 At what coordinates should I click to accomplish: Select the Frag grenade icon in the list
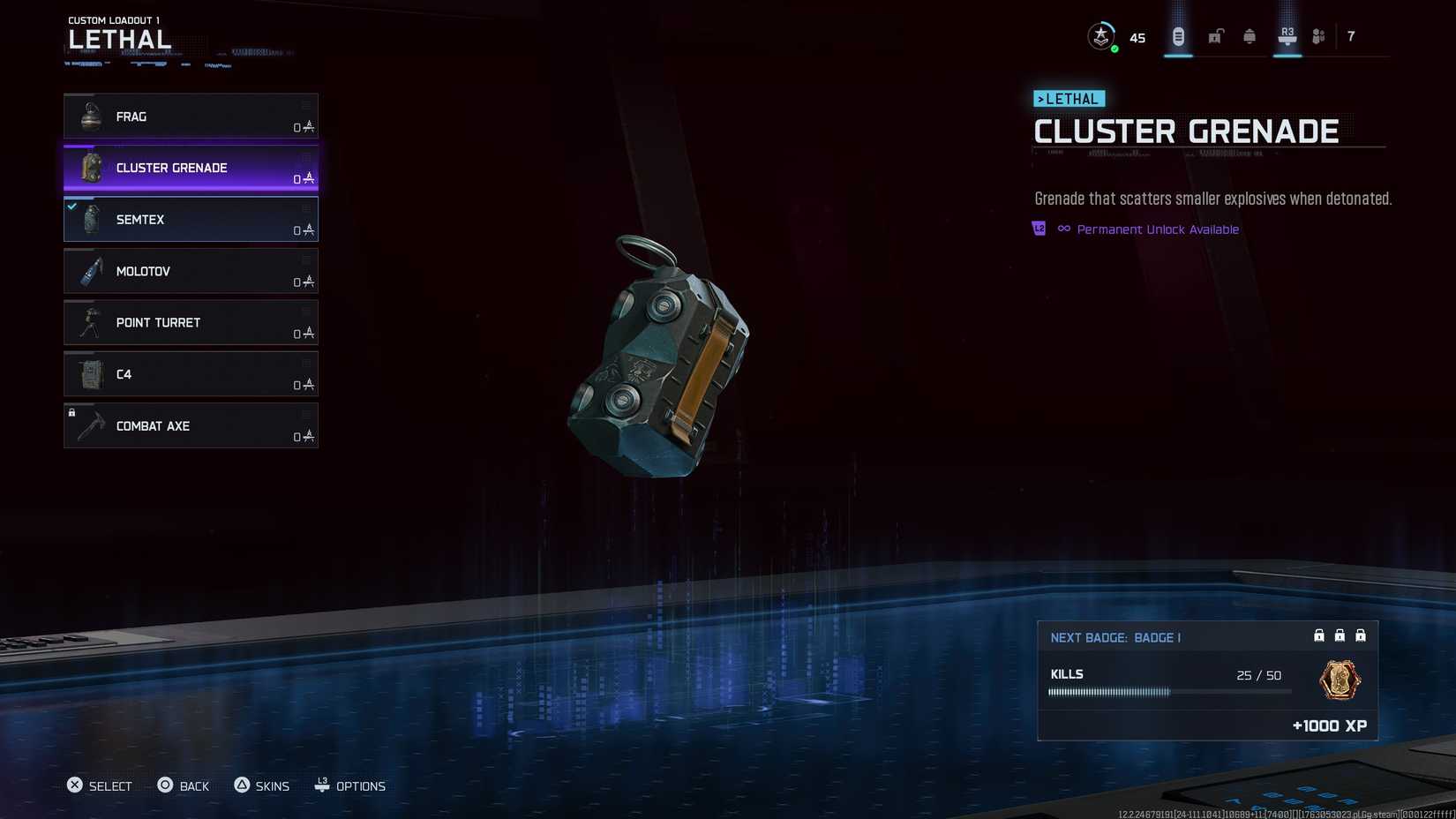[x=89, y=116]
